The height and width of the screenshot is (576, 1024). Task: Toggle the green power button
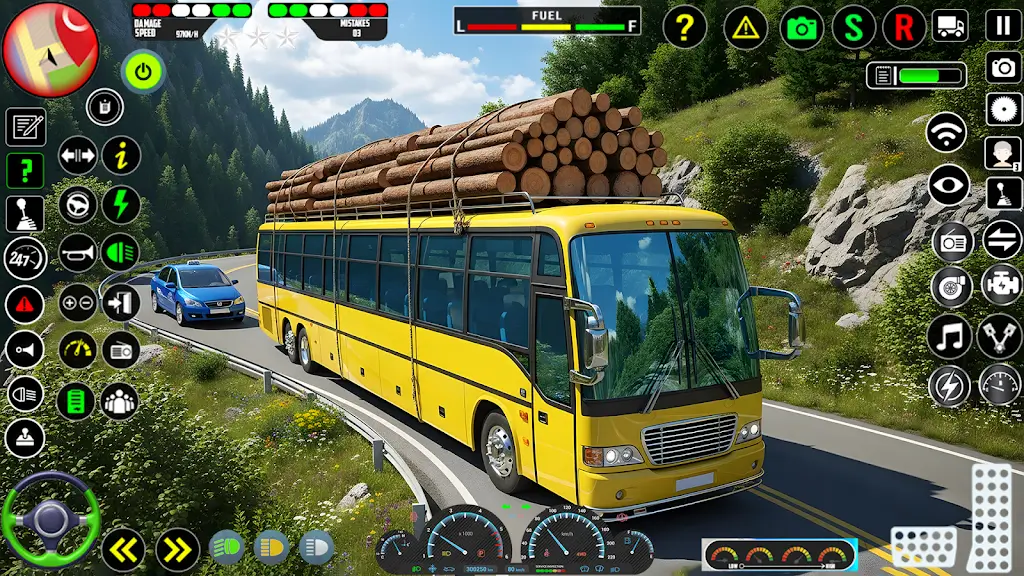click(x=144, y=72)
